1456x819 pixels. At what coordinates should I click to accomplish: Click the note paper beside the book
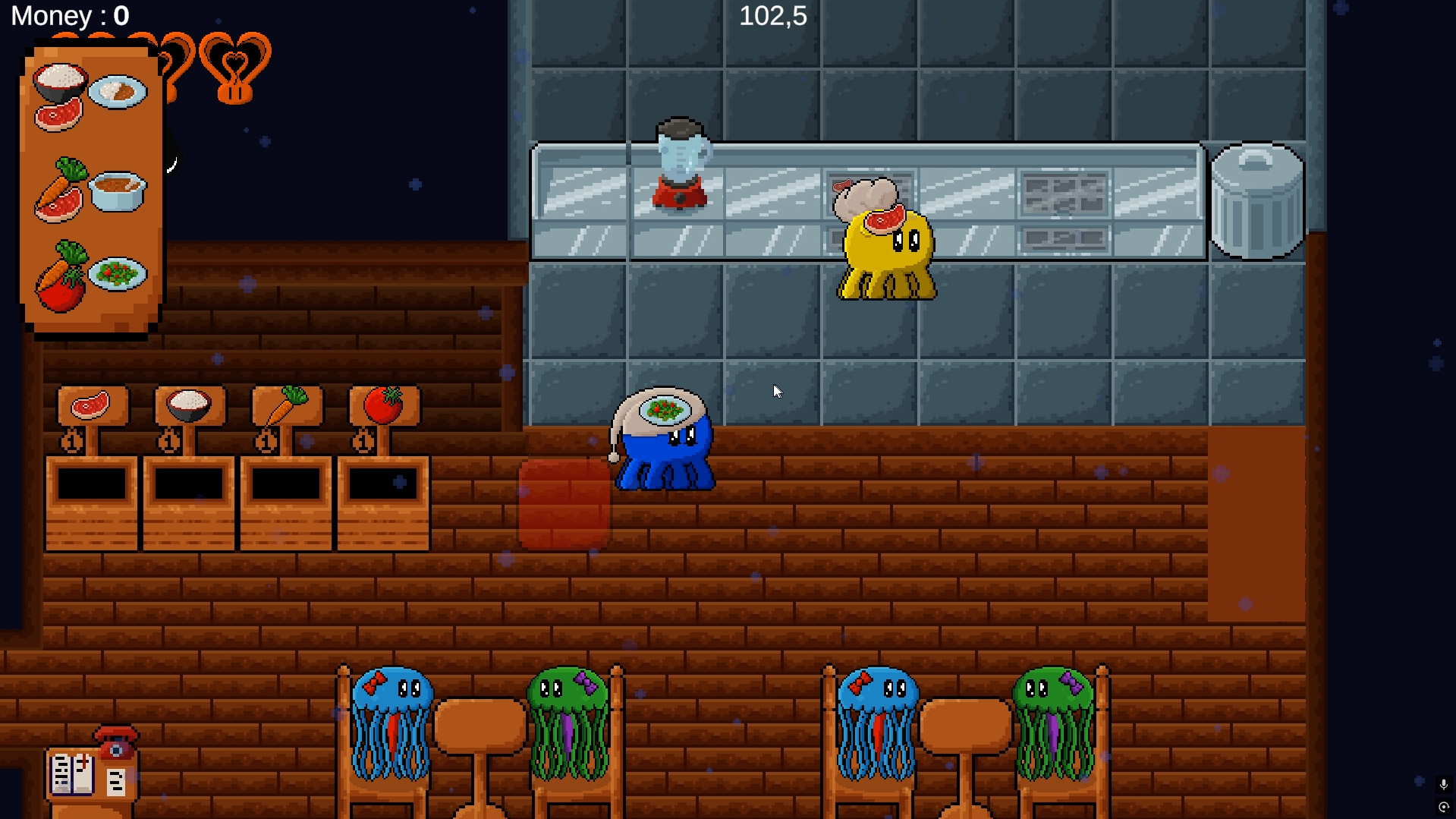116,782
